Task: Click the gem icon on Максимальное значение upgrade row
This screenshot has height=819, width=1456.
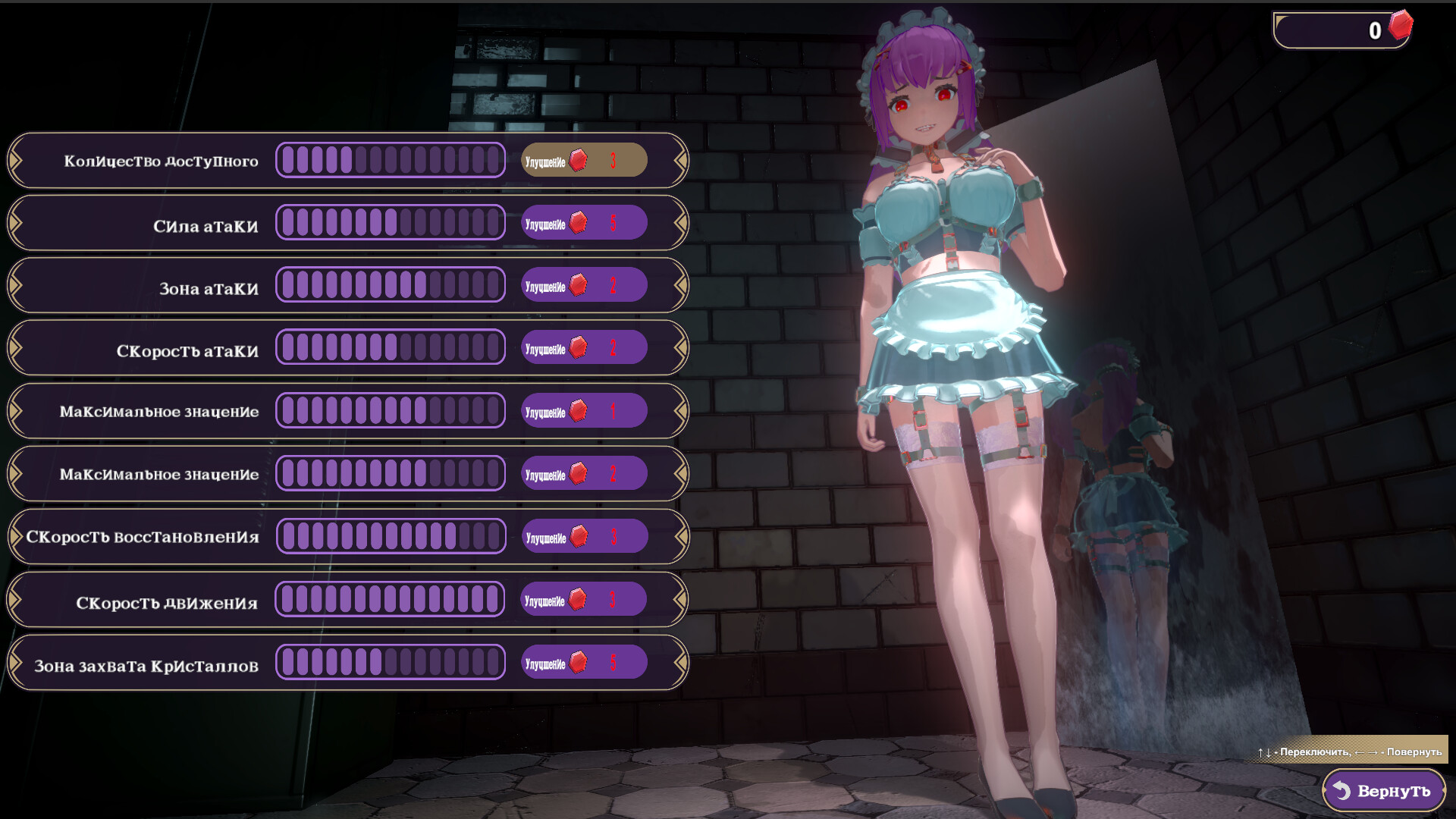Action: 579,410
